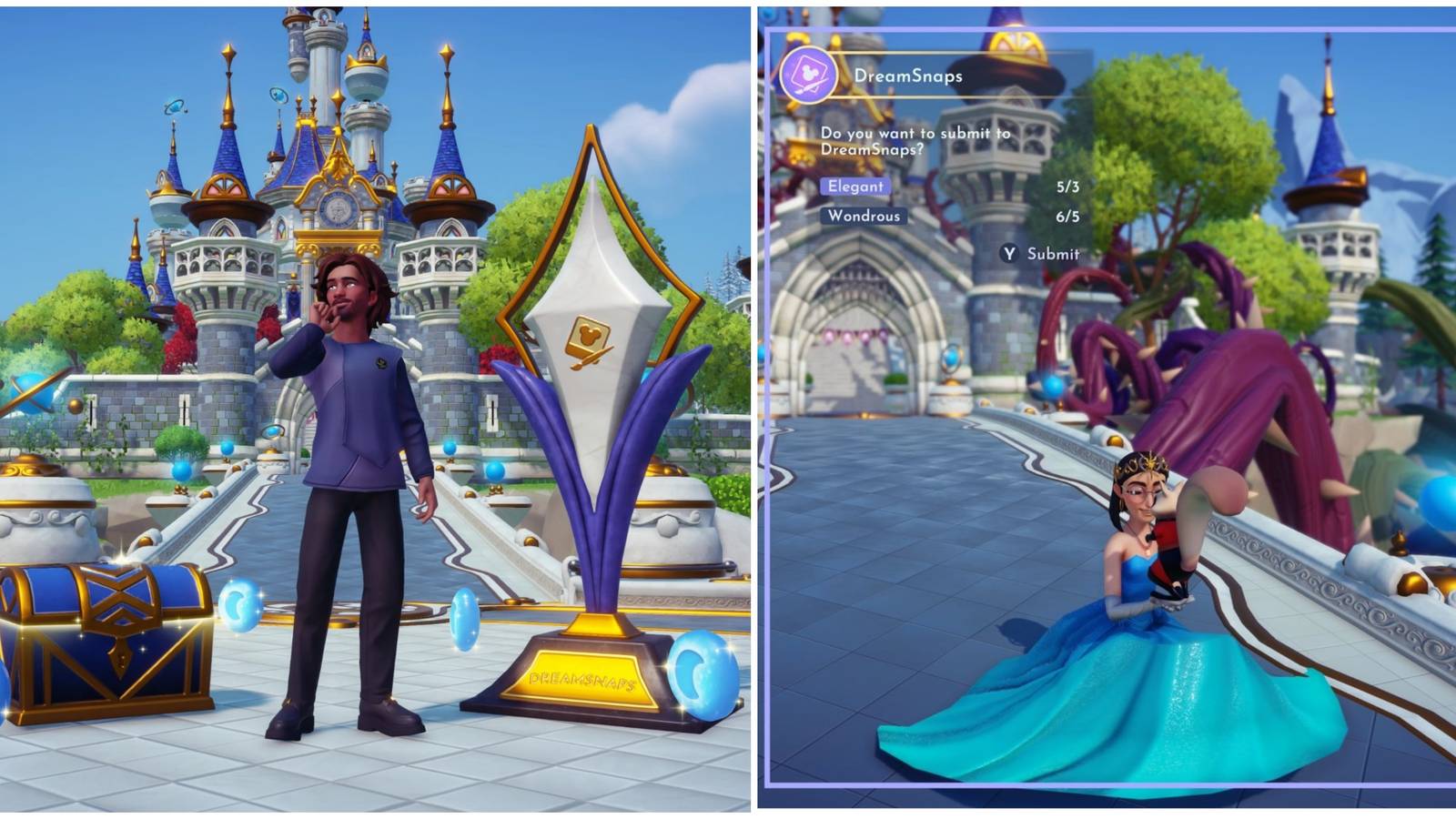Click the Y controller prompt icon

[1013, 256]
